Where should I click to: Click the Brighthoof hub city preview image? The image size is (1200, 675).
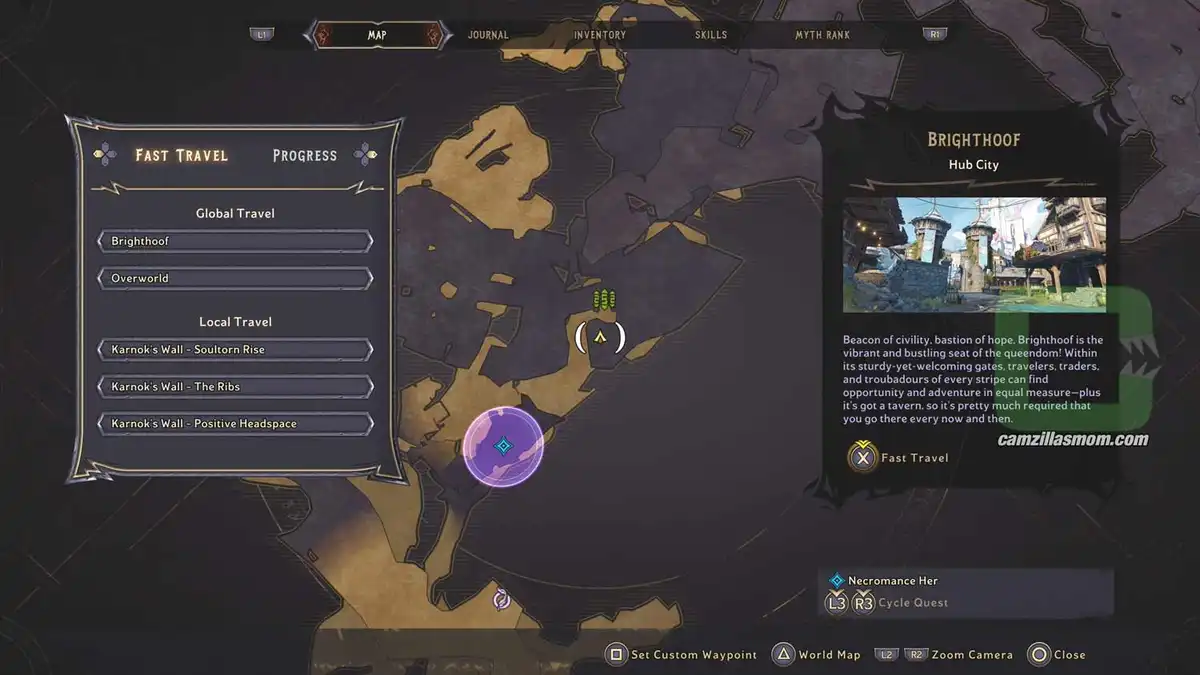click(974, 254)
